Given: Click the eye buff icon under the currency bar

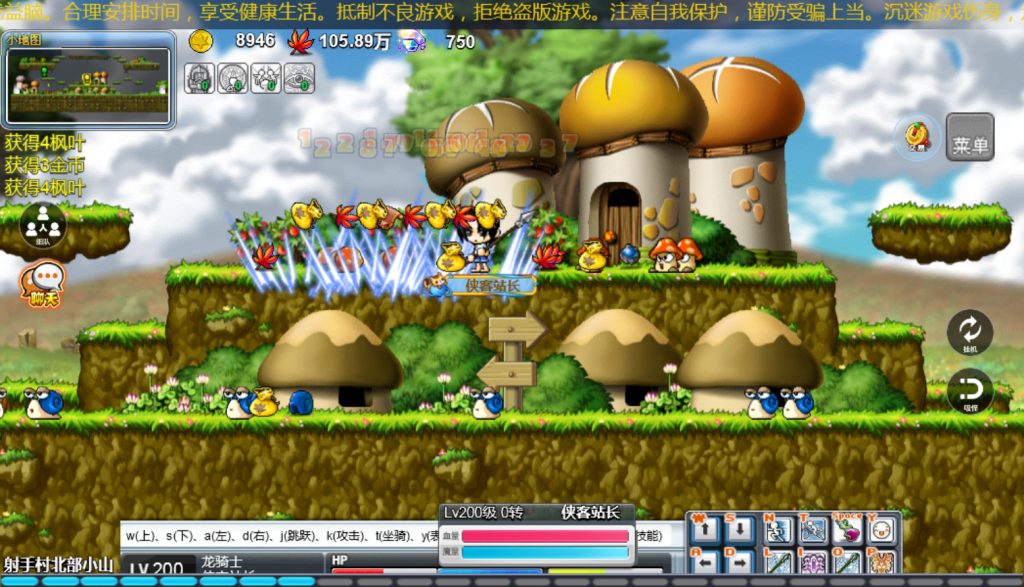Looking at the screenshot, I should point(298,77).
